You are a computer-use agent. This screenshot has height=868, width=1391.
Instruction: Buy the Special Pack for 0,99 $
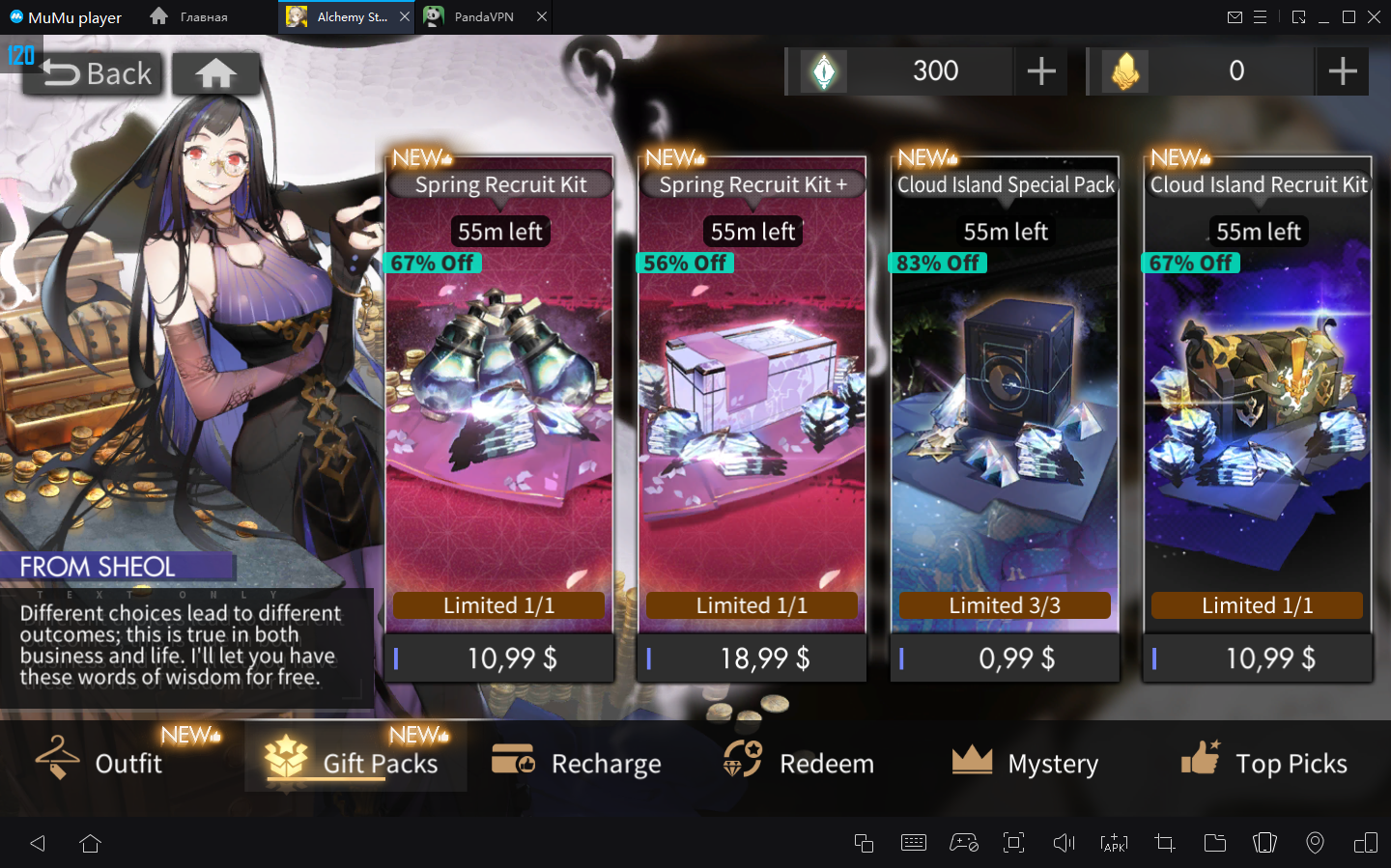pos(1005,658)
